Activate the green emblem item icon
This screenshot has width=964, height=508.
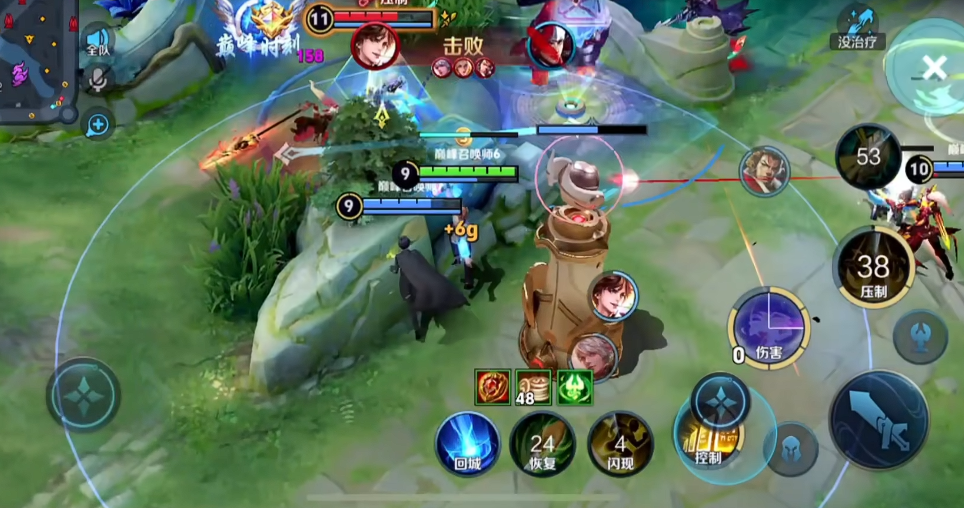coord(574,387)
